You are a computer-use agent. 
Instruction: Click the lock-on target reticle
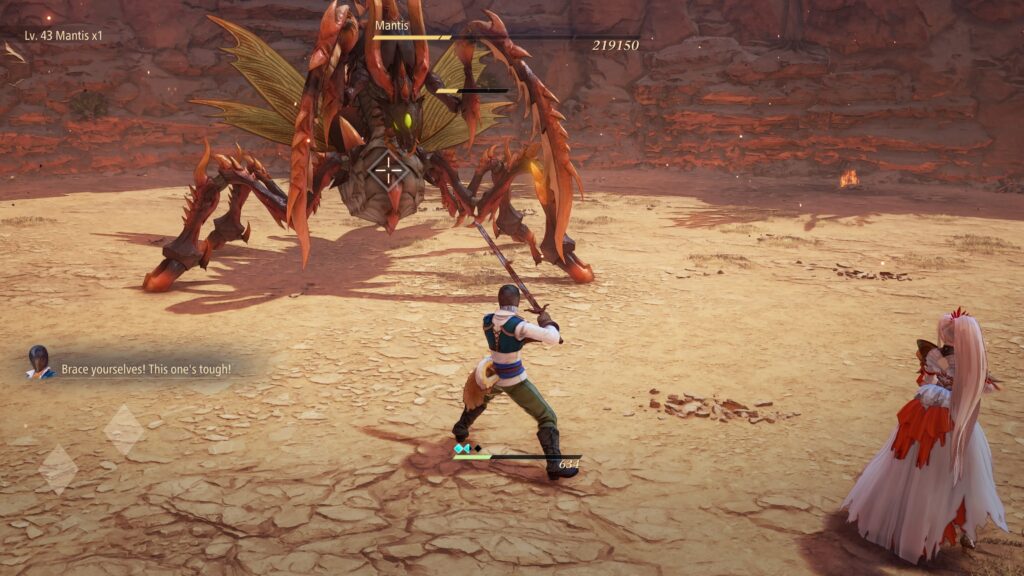pos(388,170)
